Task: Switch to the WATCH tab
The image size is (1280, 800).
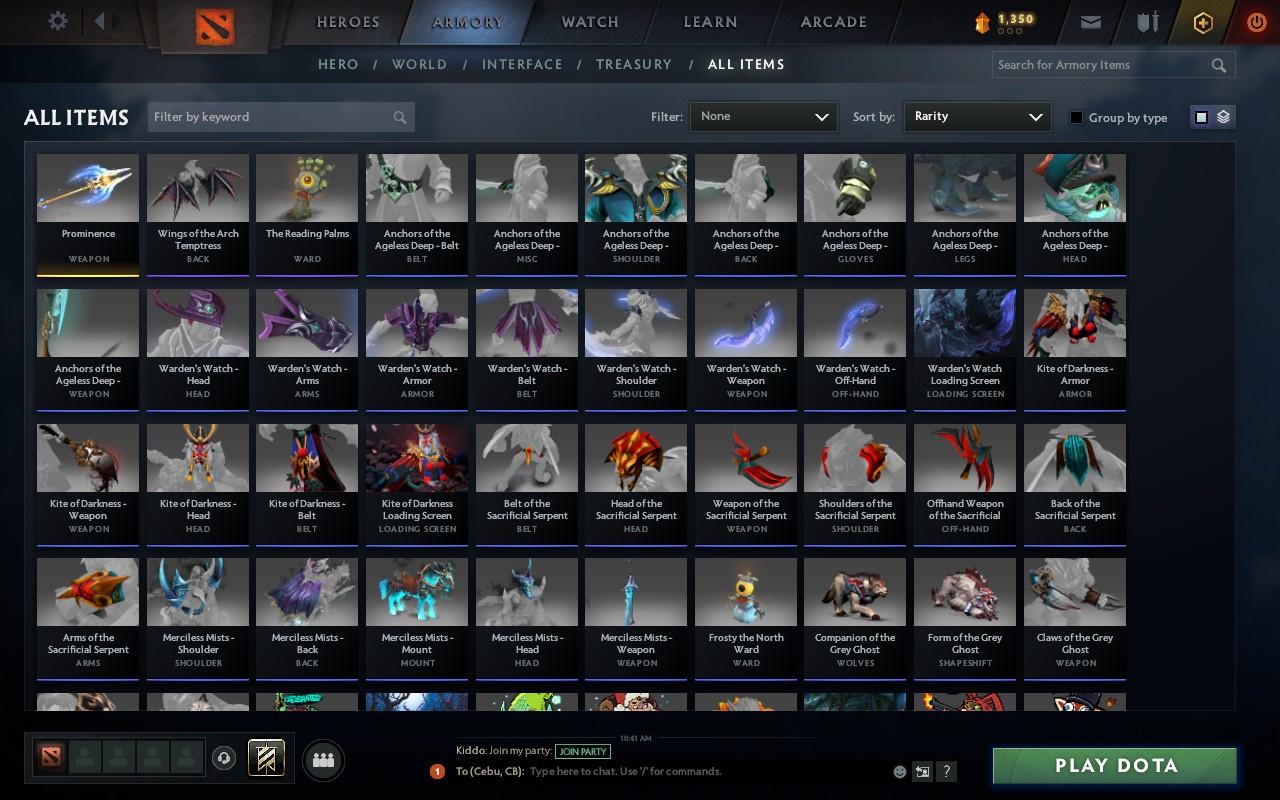Action: 589,21
